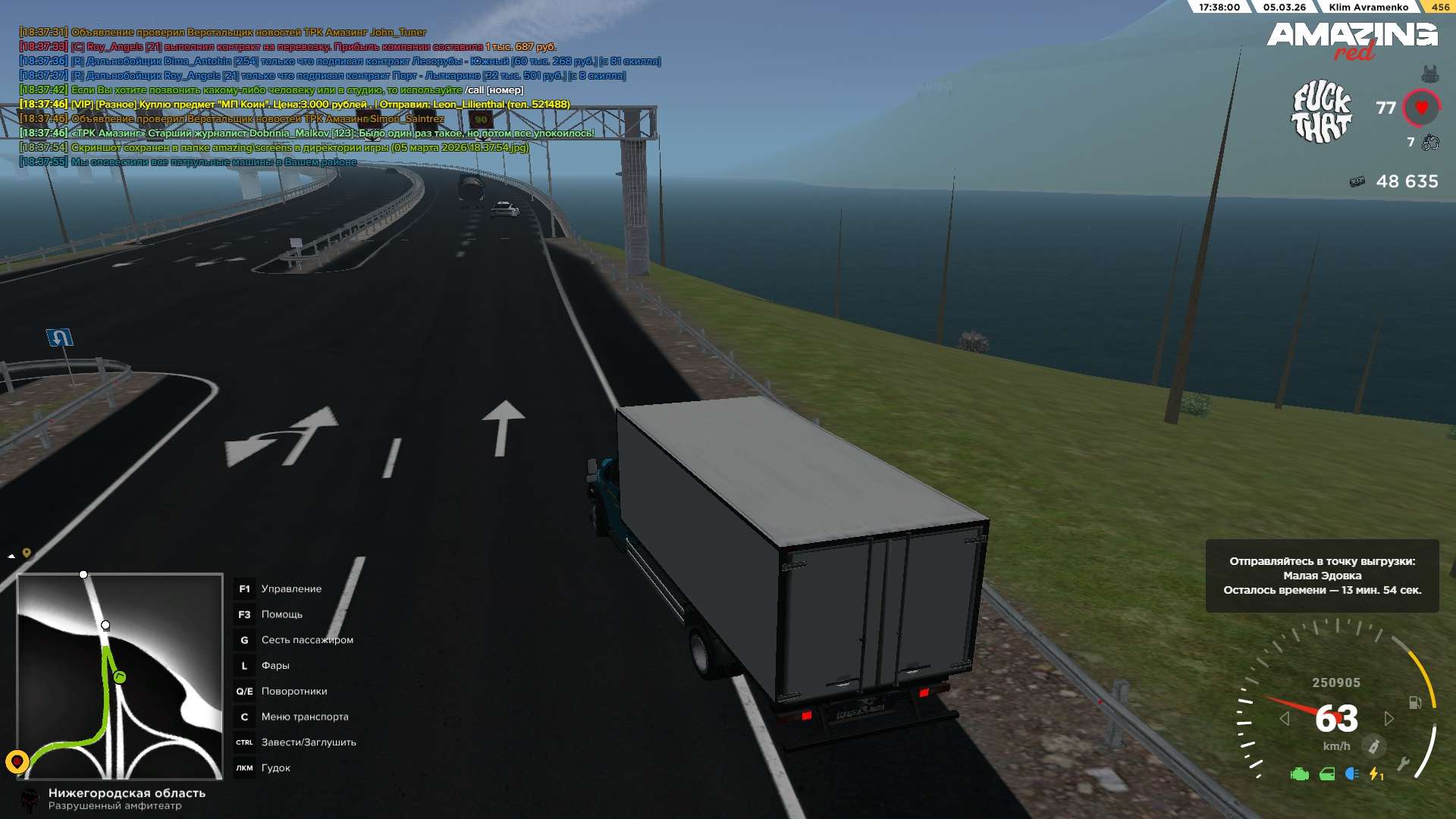This screenshot has width=1456, height=819.
Task: Click the green door lock indicator
Action: pyautogui.click(x=1327, y=774)
